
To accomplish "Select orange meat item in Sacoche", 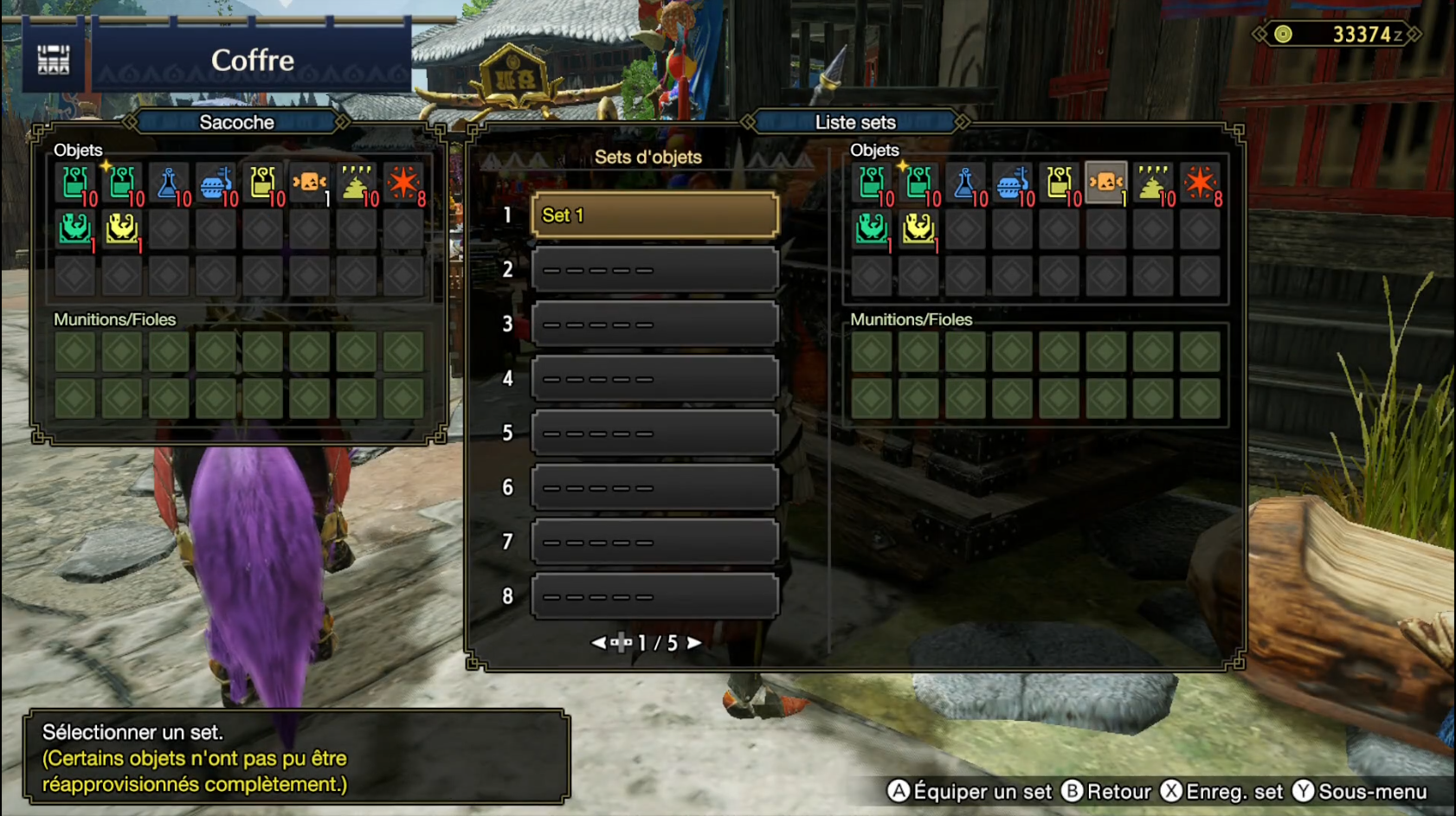I will pyautogui.click(x=309, y=183).
